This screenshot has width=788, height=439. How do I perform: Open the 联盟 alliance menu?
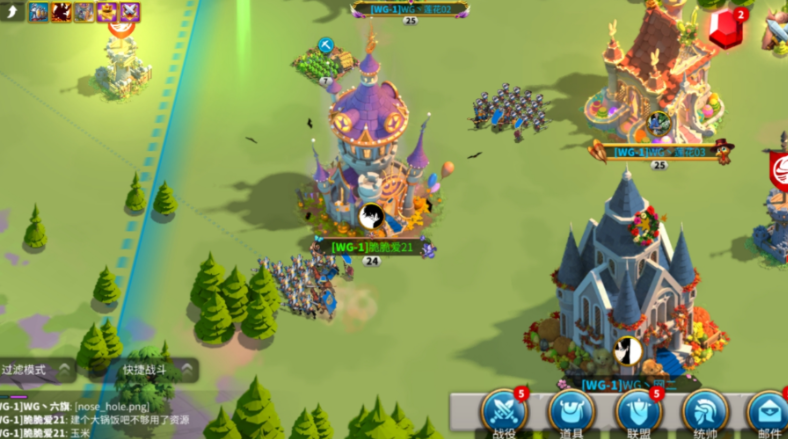(638, 411)
